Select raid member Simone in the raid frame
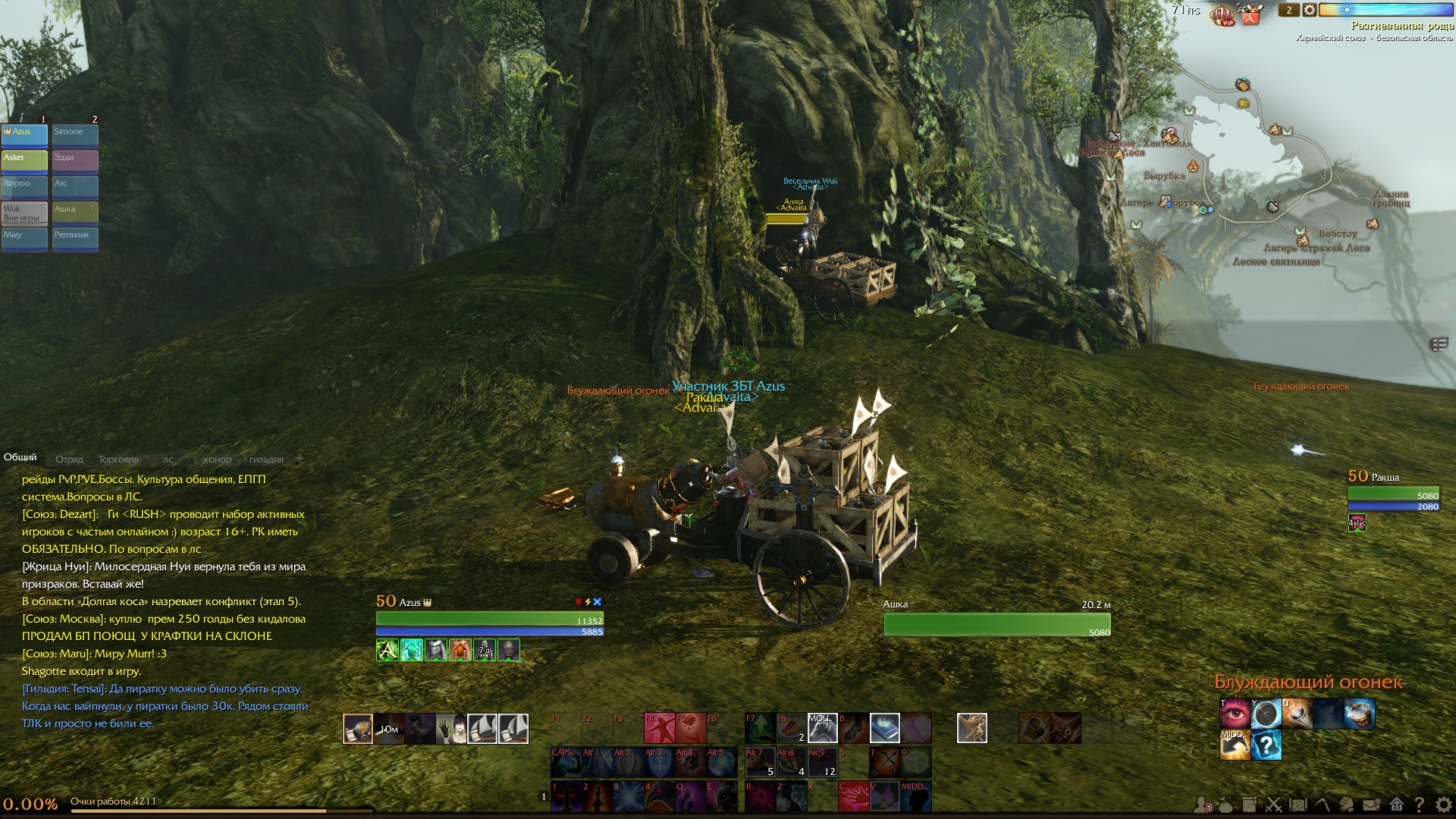 point(75,134)
